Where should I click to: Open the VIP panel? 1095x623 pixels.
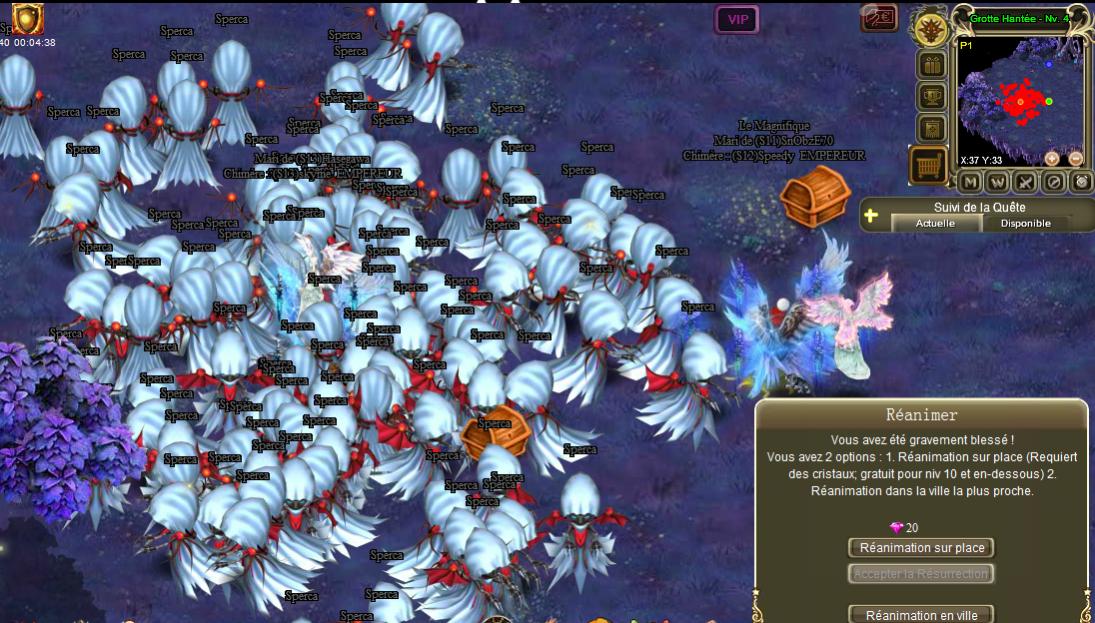click(737, 19)
